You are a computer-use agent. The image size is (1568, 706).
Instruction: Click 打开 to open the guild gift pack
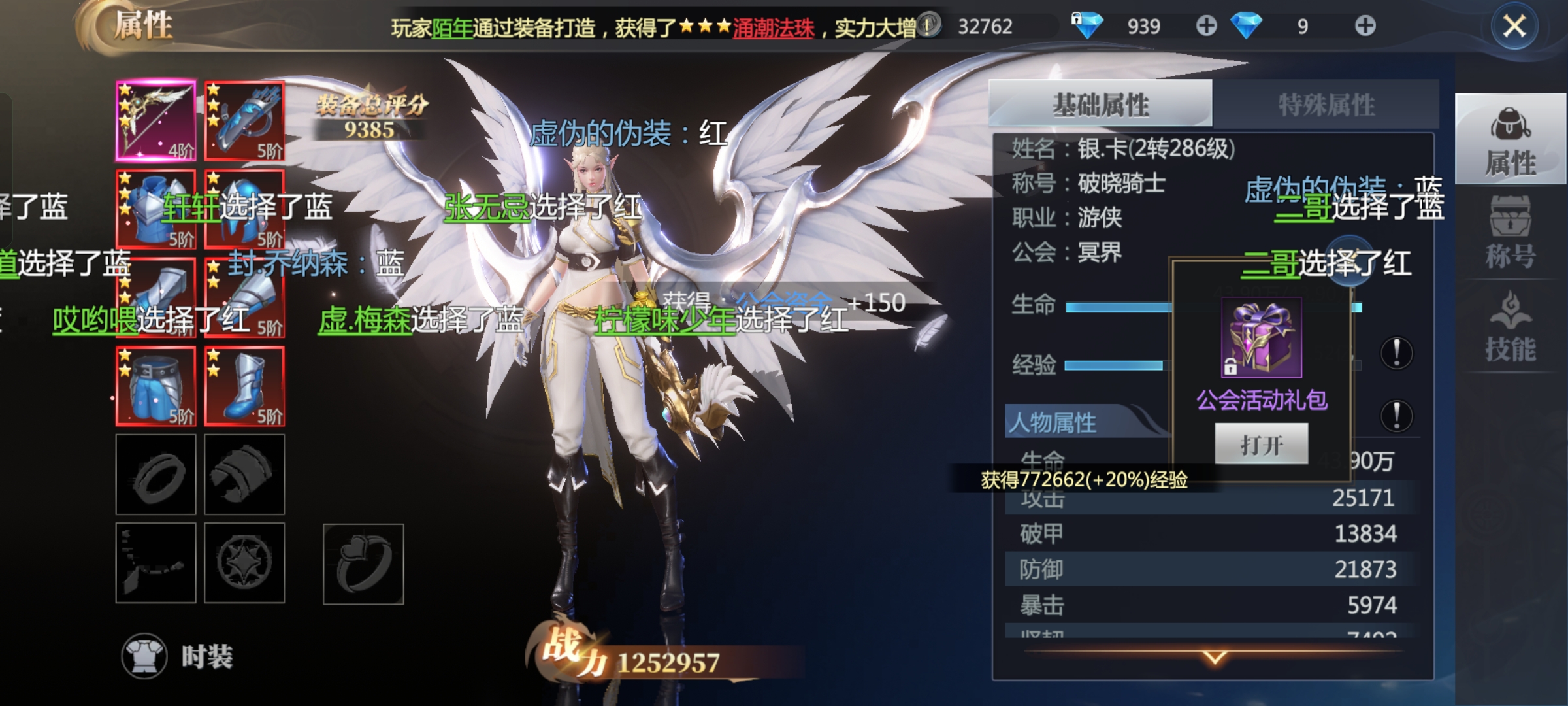click(x=1261, y=445)
